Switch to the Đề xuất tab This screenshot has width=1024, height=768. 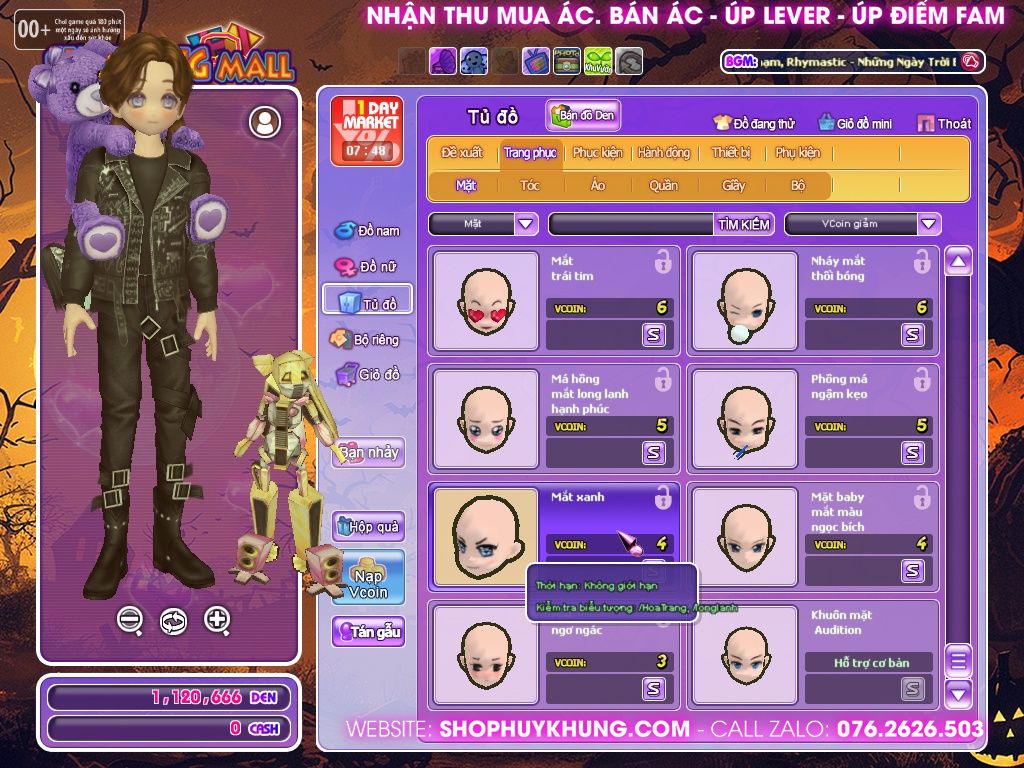pyautogui.click(x=462, y=153)
